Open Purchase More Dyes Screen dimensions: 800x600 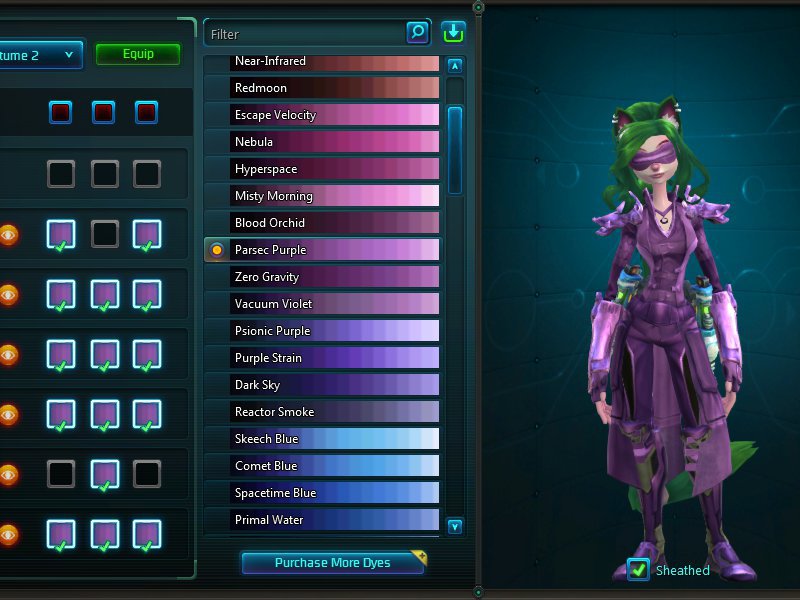click(332, 563)
